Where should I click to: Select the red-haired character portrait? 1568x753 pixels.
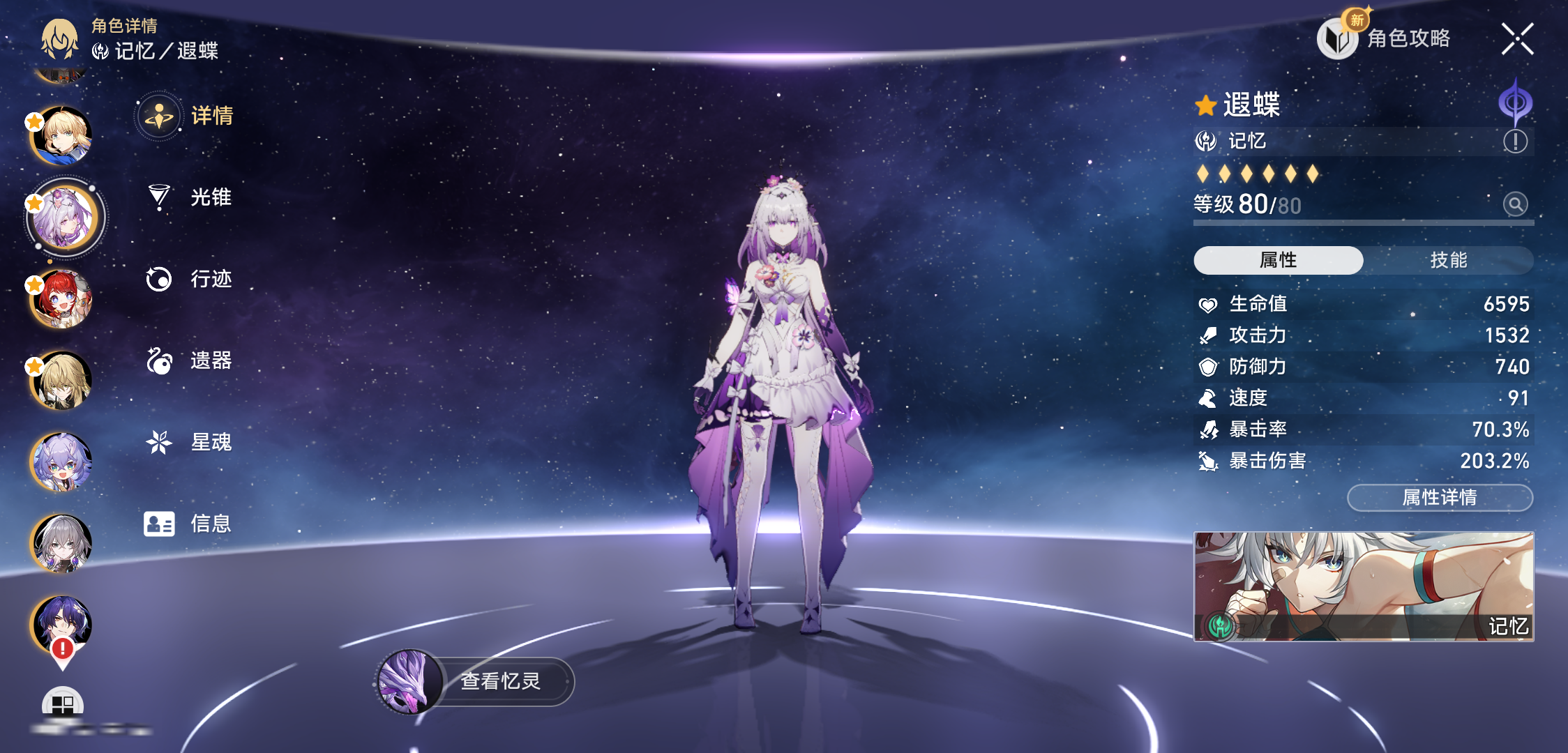[x=62, y=299]
